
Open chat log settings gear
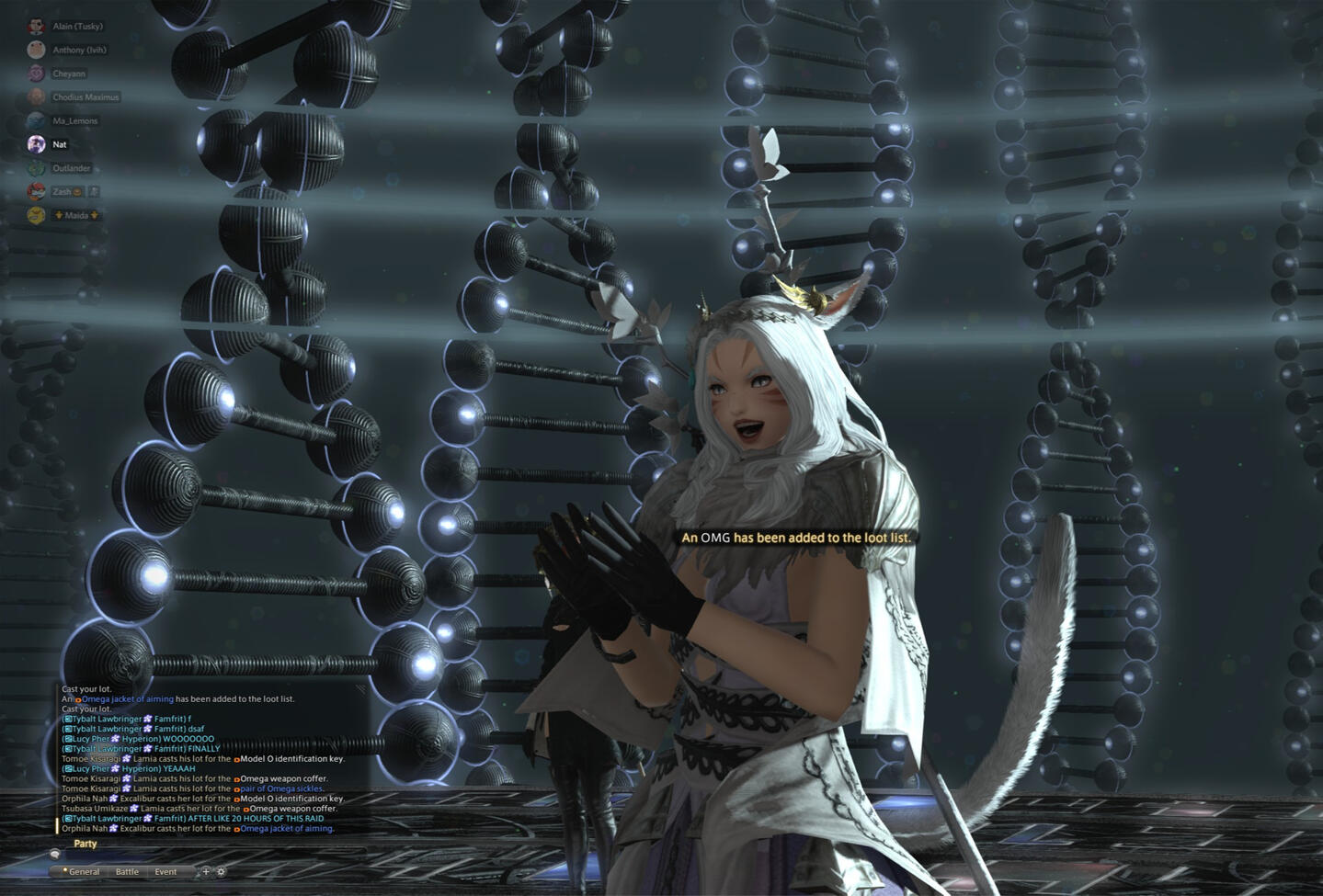pos(221,871)
